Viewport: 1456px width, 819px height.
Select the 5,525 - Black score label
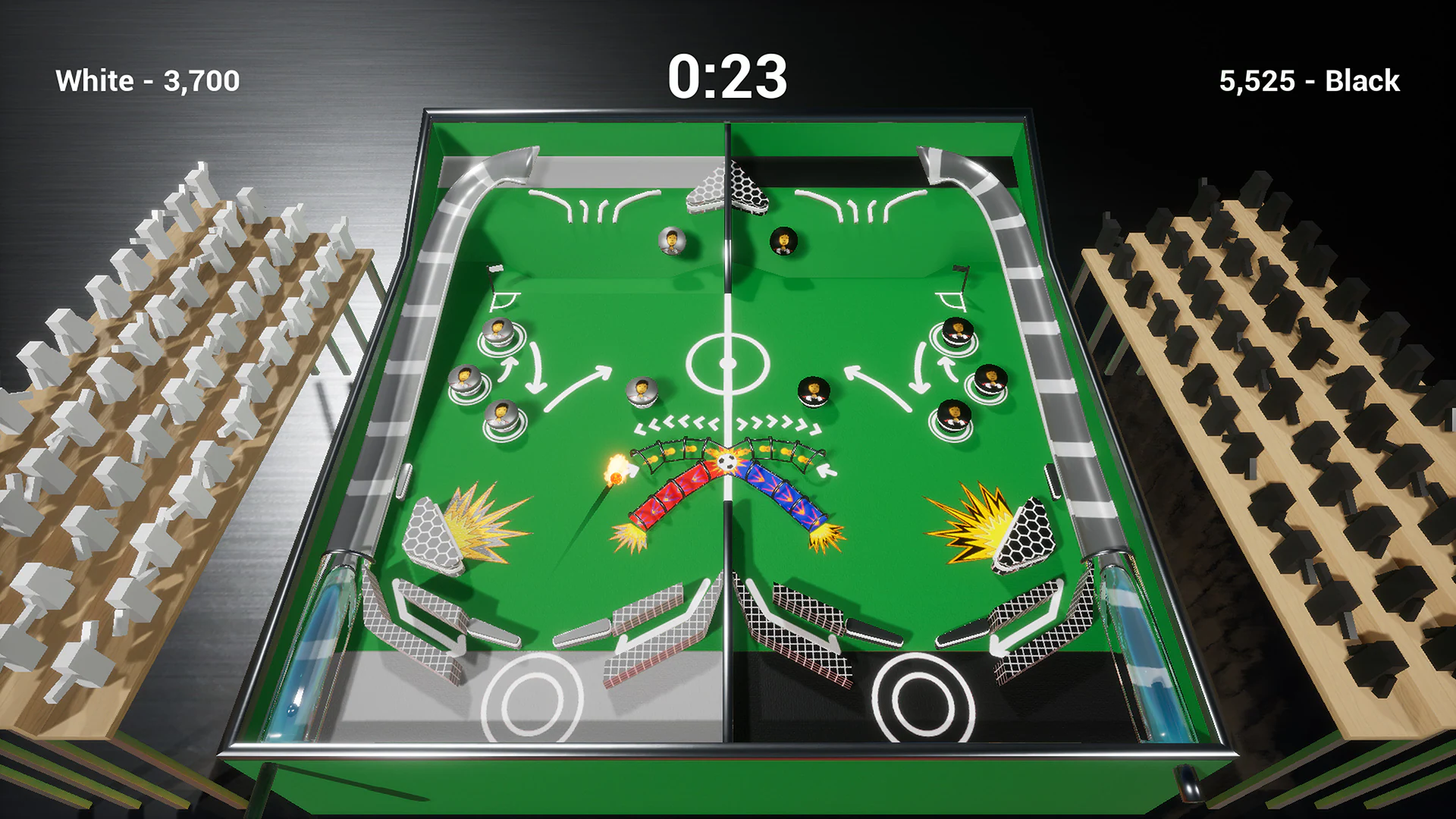[x=1308, y=80]
